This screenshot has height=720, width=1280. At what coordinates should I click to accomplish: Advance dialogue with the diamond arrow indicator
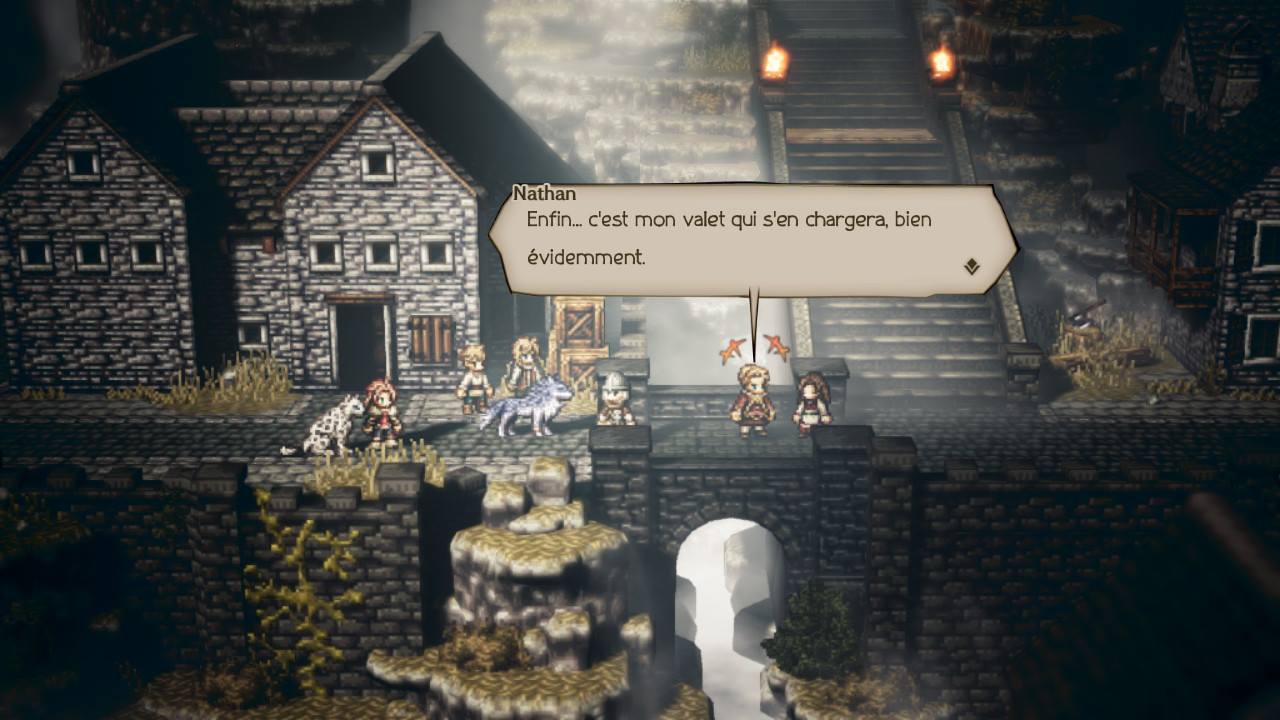[x=971, y=266]
